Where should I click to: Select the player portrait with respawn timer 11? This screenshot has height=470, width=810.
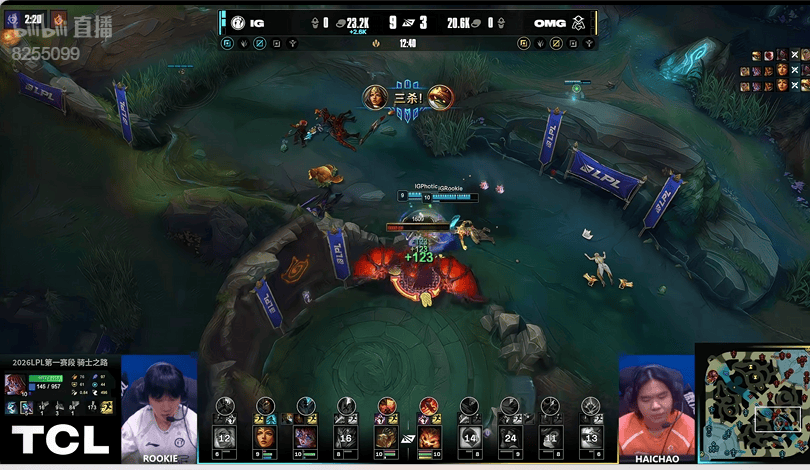(550, 437)
